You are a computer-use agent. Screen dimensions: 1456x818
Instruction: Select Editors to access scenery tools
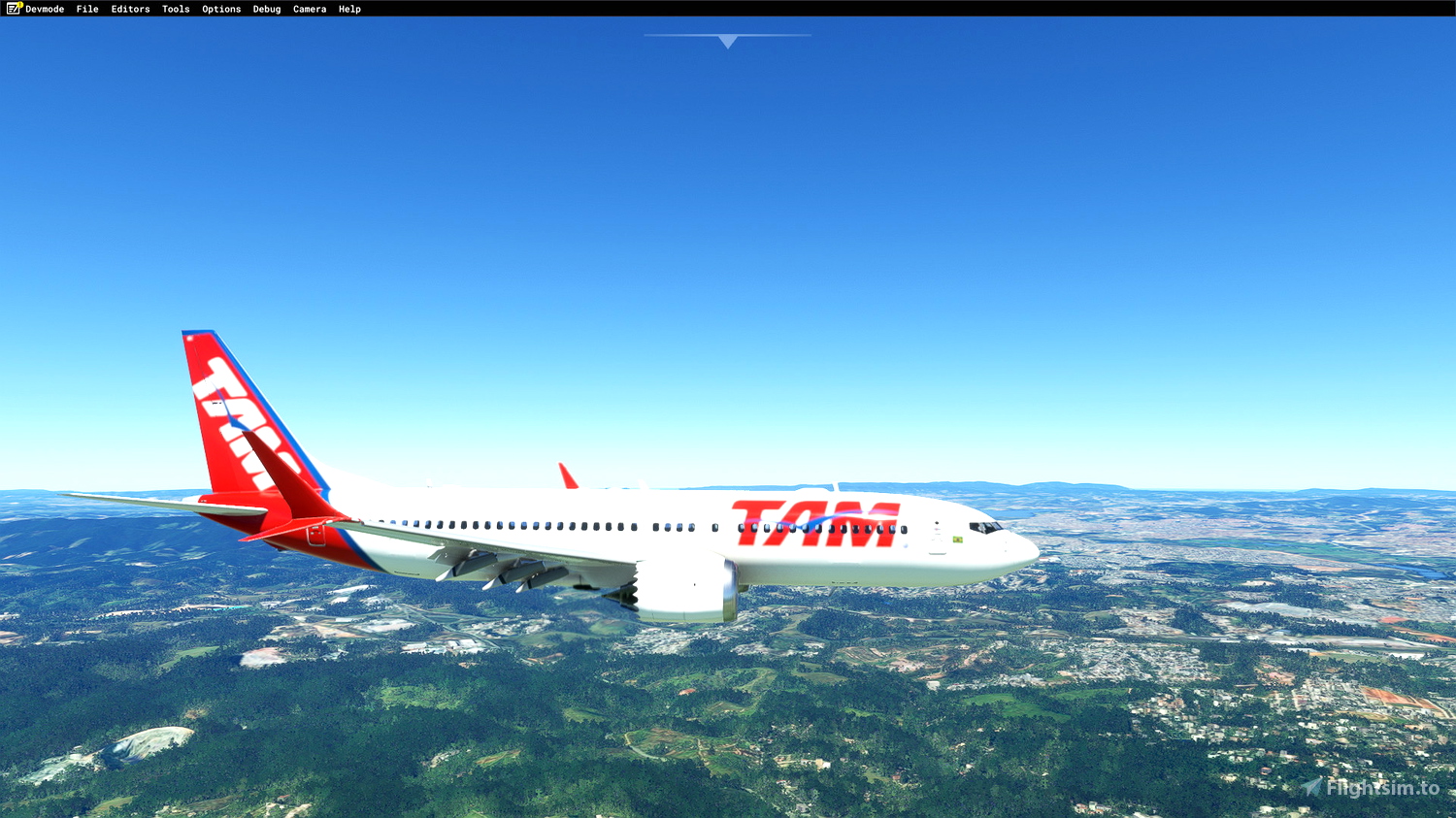click(x=130, y=9)
